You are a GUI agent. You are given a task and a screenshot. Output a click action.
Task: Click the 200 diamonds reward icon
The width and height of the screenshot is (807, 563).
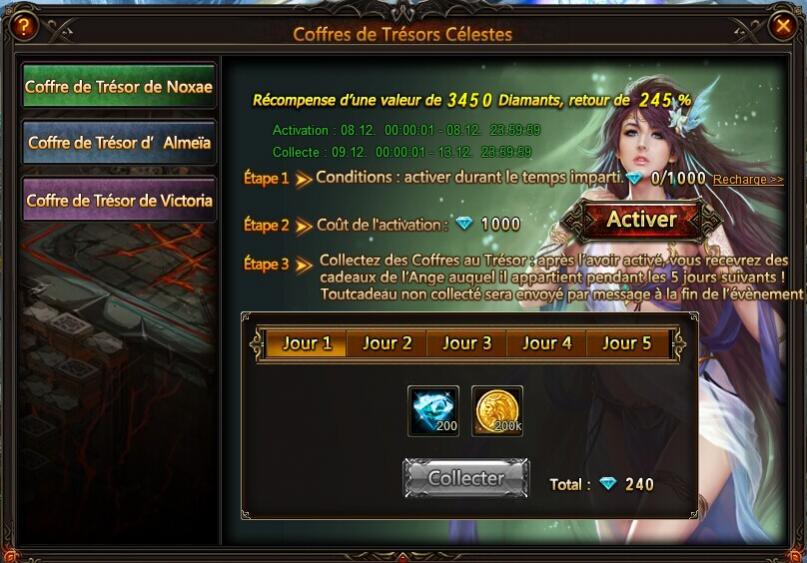(434, 411)
